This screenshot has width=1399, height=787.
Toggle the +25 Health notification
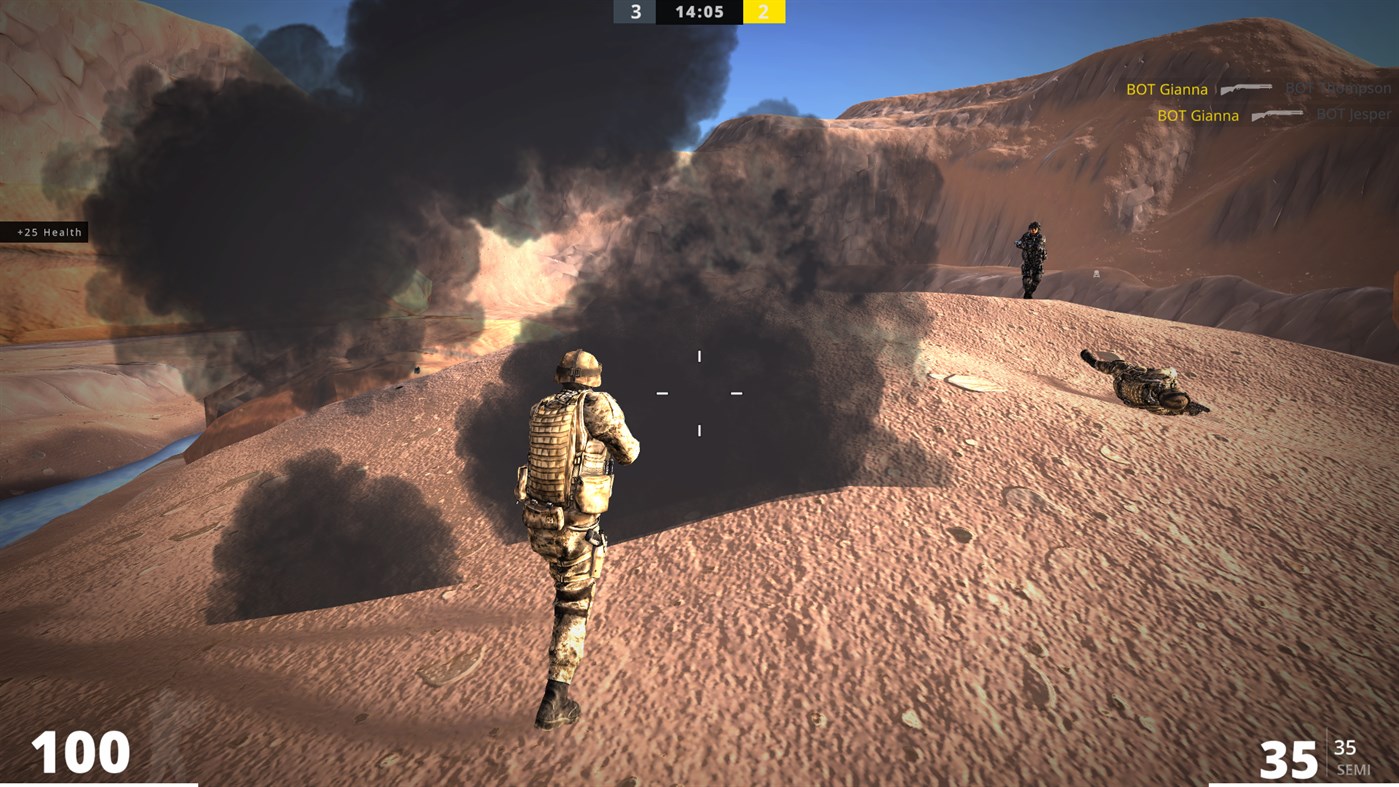[x=45, y=231]
